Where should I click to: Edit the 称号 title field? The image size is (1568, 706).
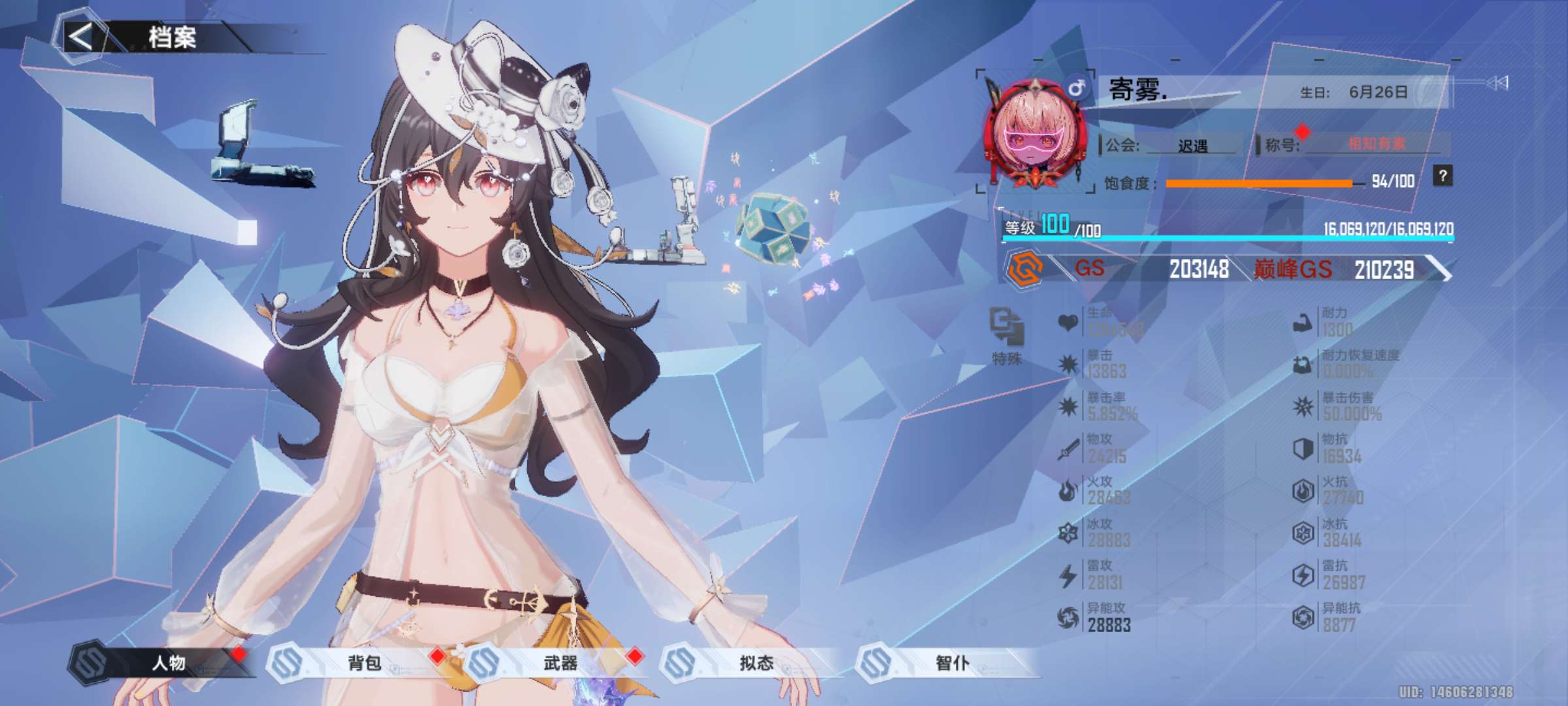[x=1375, y=144]
